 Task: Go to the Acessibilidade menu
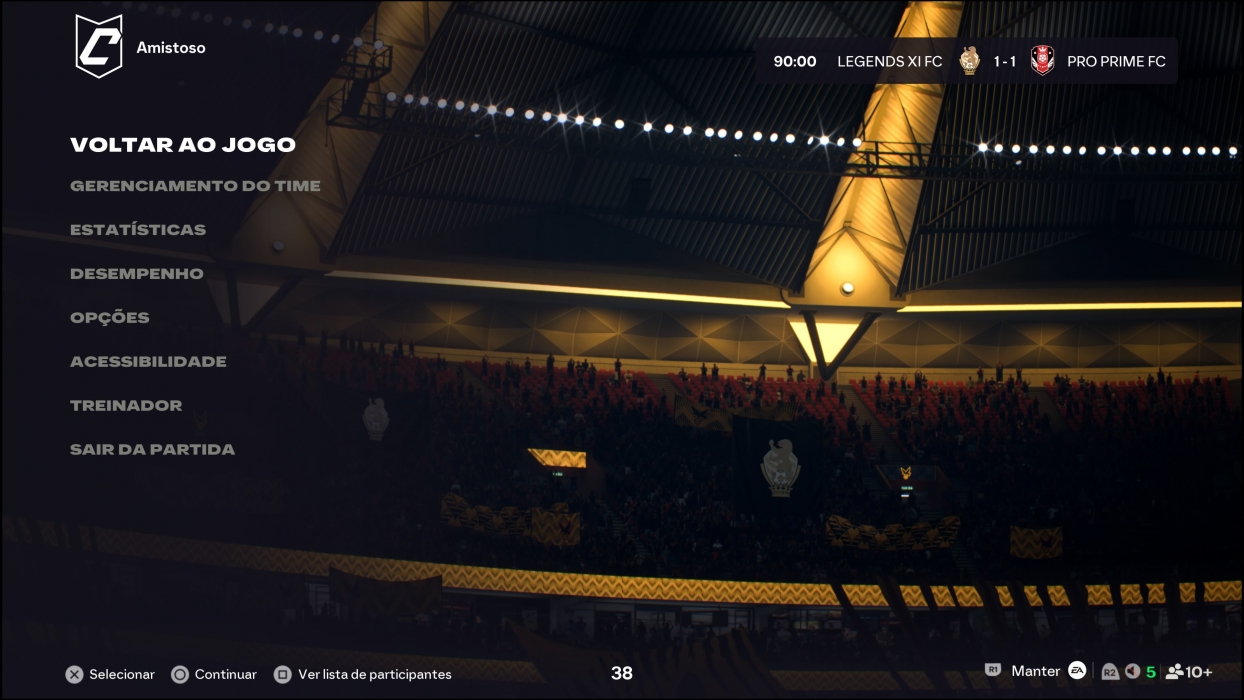(148, 362)
